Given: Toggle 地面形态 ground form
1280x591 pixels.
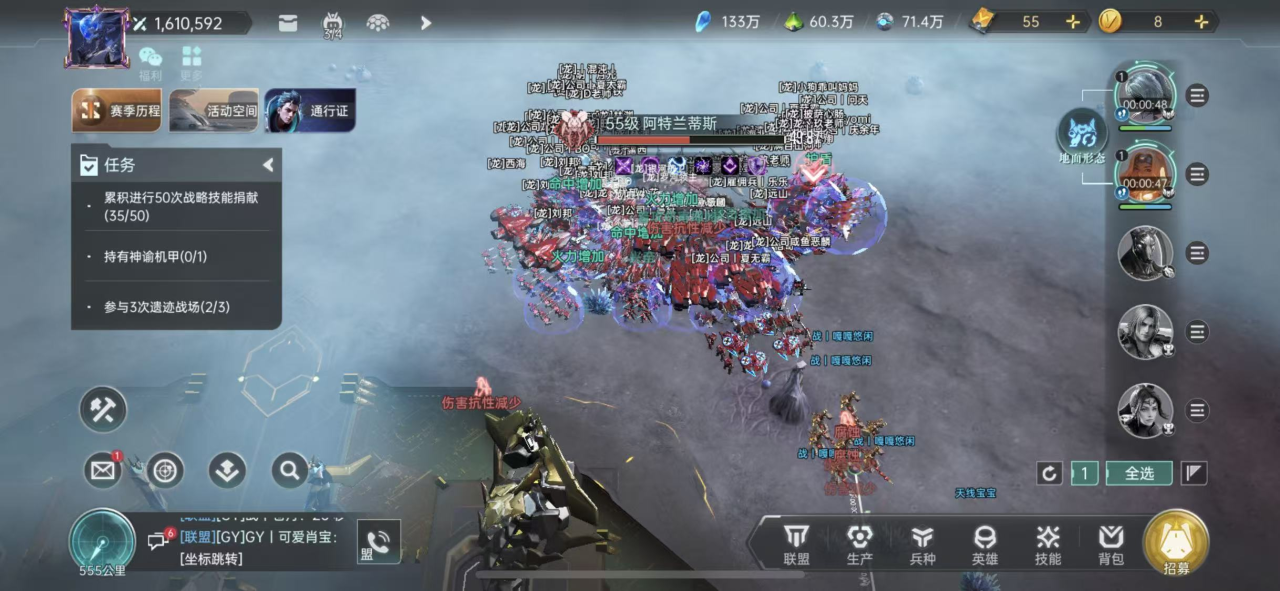Looking at the screenshot, I should pyautogui.click(x=1082, y=135).
